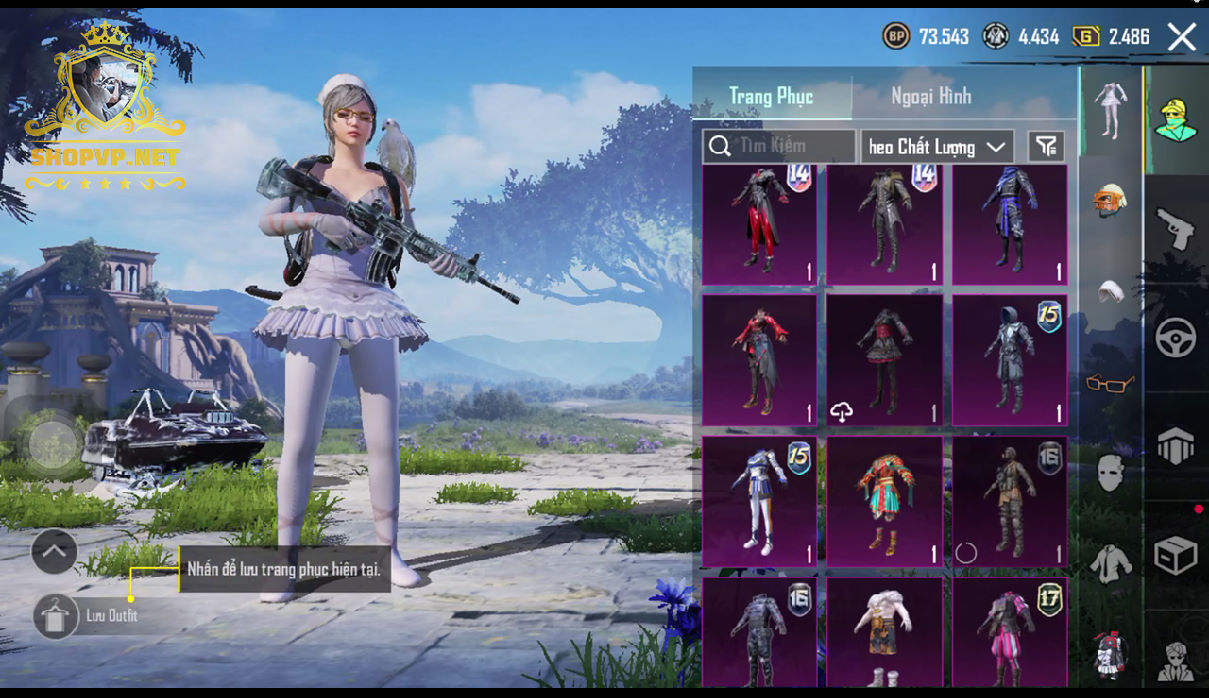This screenshot has height=698, width=1209.
Task: Choose the orange and teal tribal outfit
Action: point(884,501)
